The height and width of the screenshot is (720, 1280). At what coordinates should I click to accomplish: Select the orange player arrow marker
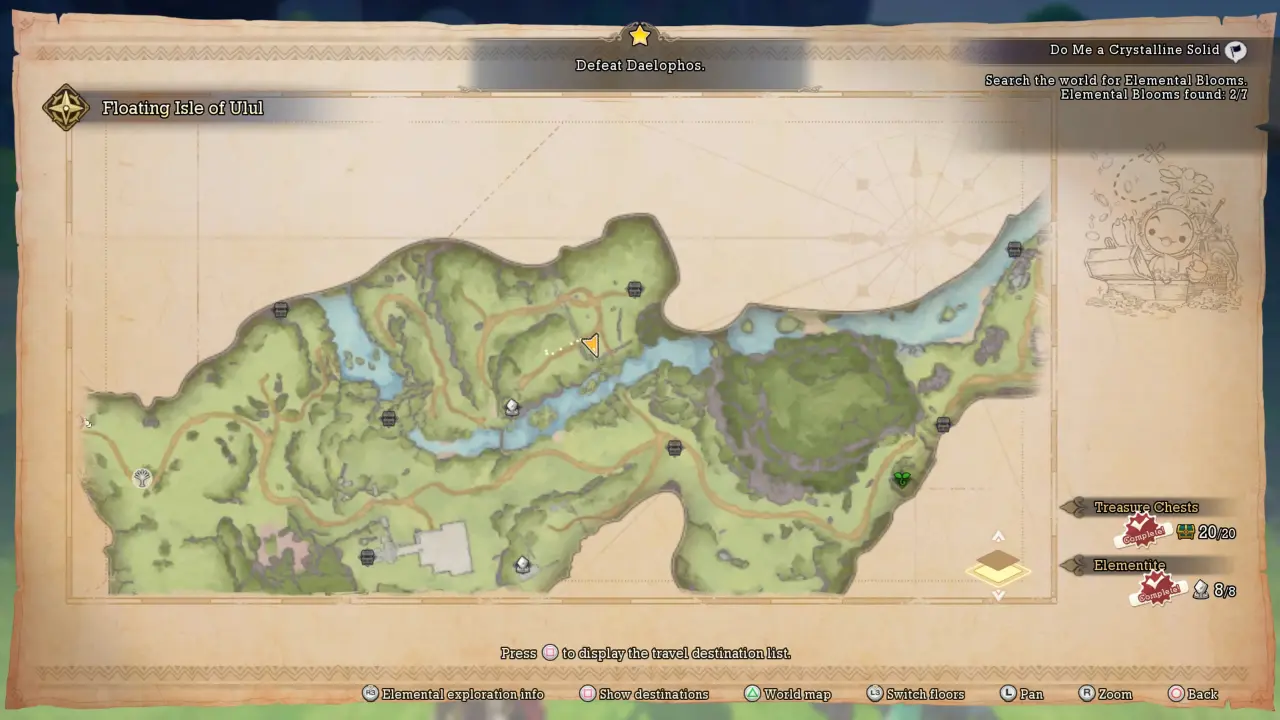point(590,346)
